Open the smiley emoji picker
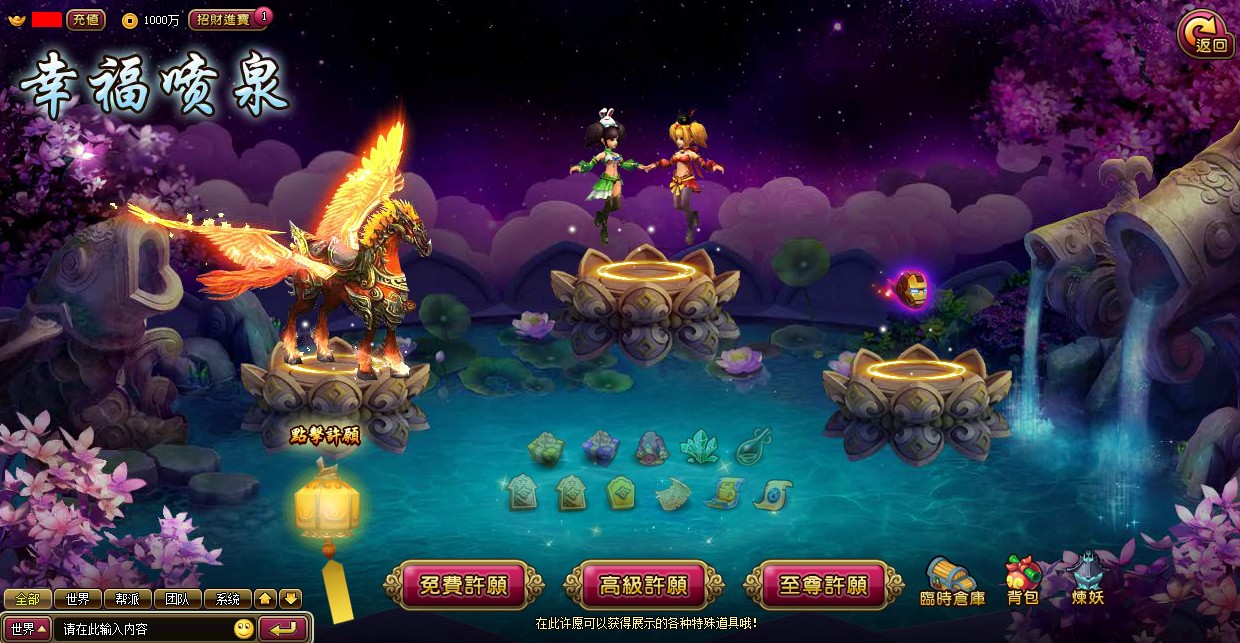The width and height of the screenshot is (1240, 643). click(x=243, y=629)
